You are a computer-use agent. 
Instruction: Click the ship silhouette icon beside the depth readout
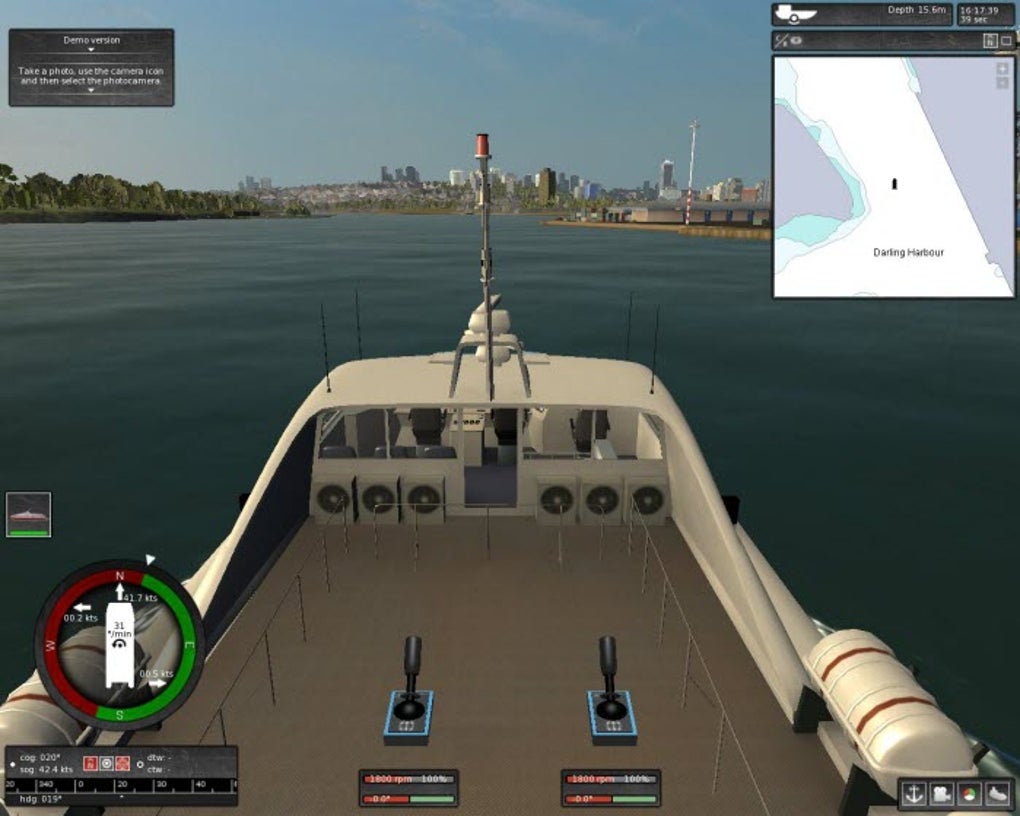click(x=796, y=14)
